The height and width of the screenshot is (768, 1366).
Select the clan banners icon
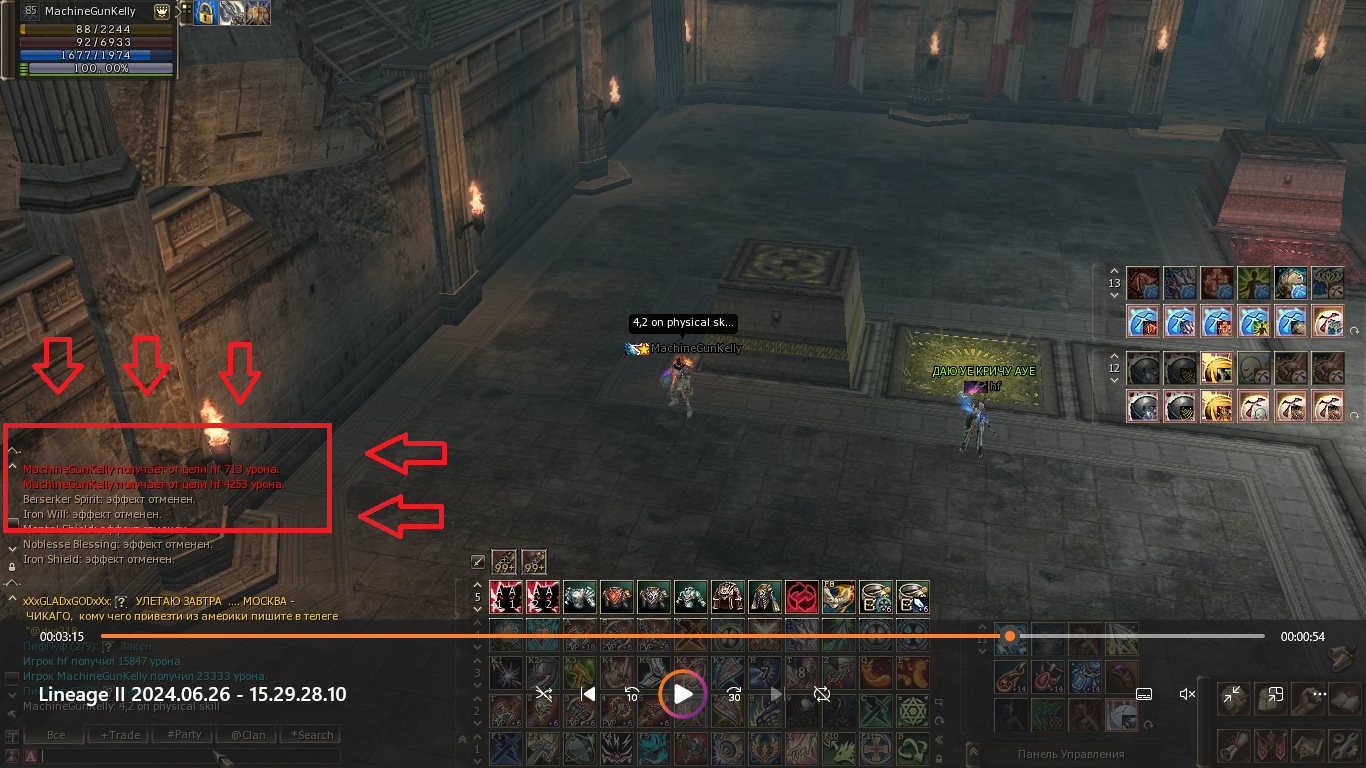click(x=1271, y=745)
